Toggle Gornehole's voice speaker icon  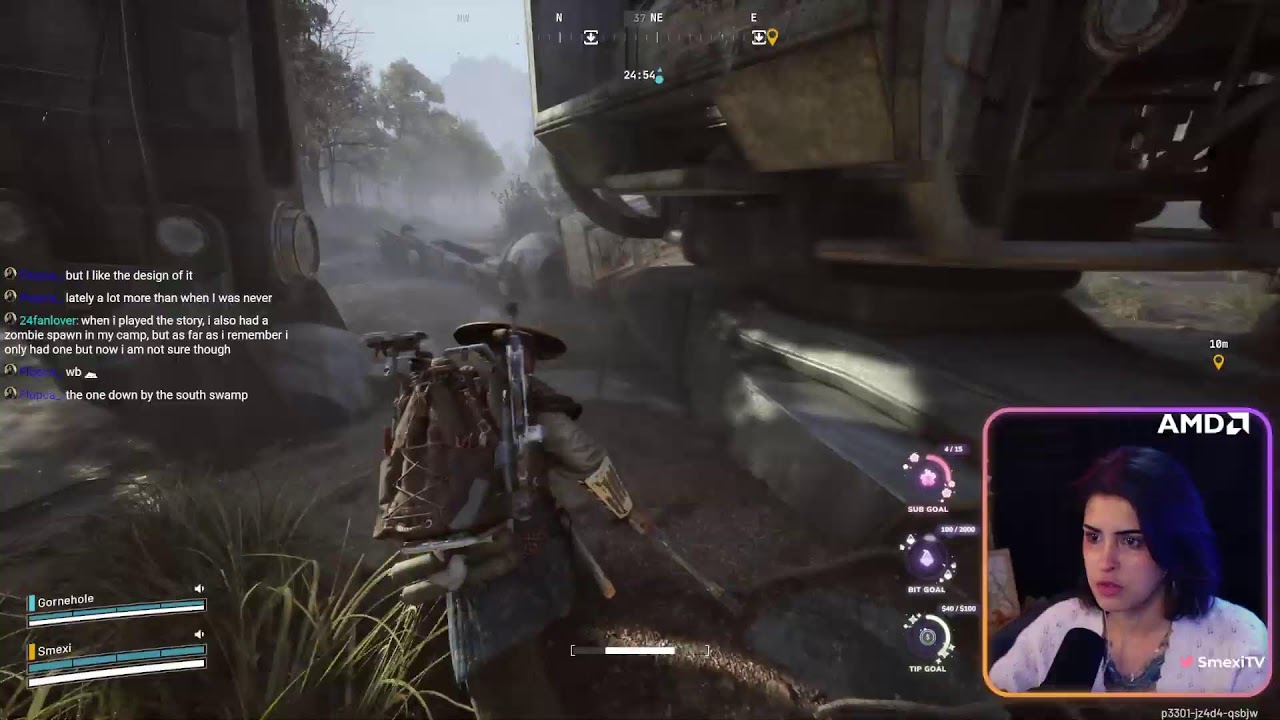(199, 589)
